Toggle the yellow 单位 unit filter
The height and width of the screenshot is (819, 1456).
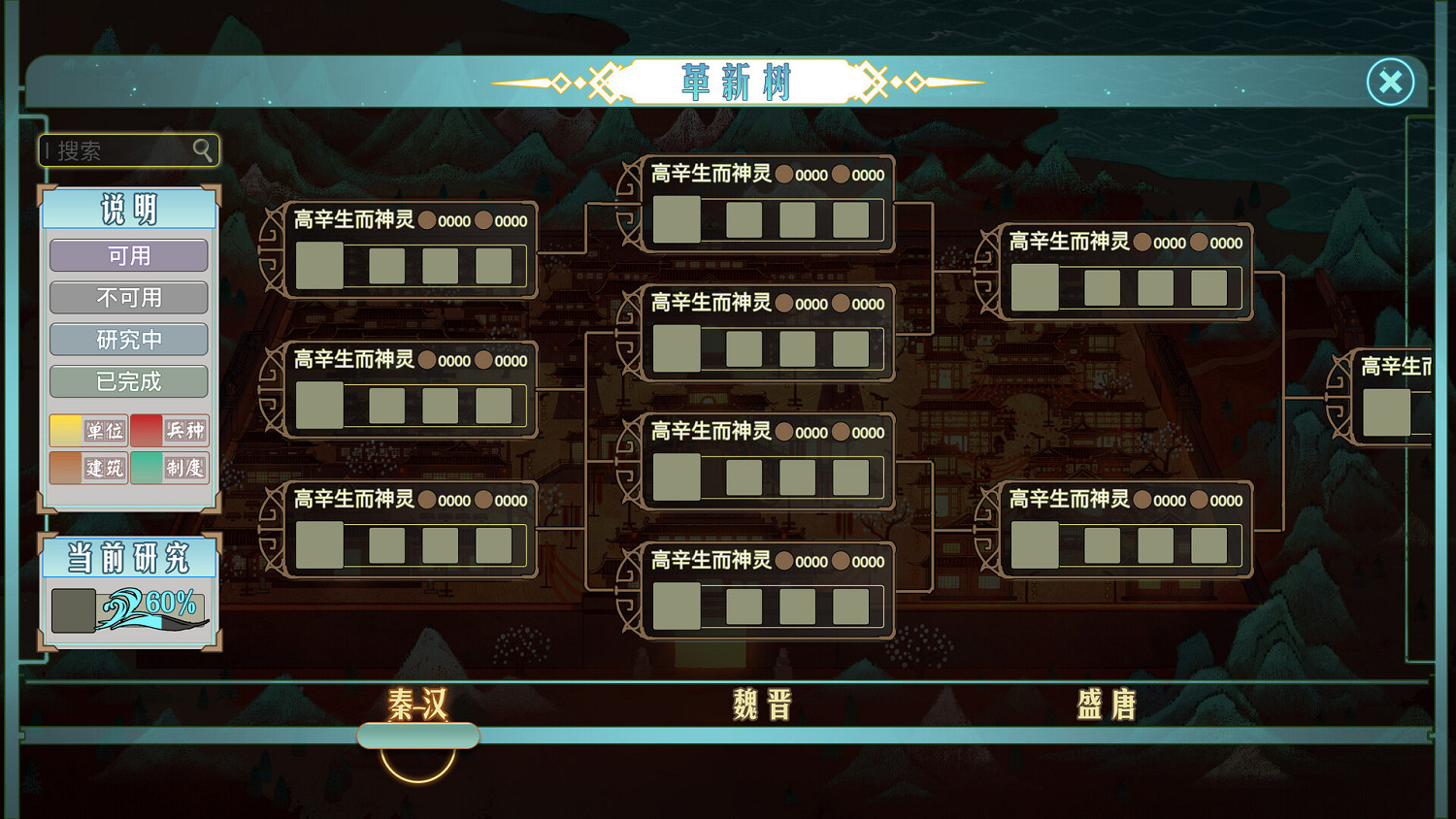coord(87,430)
